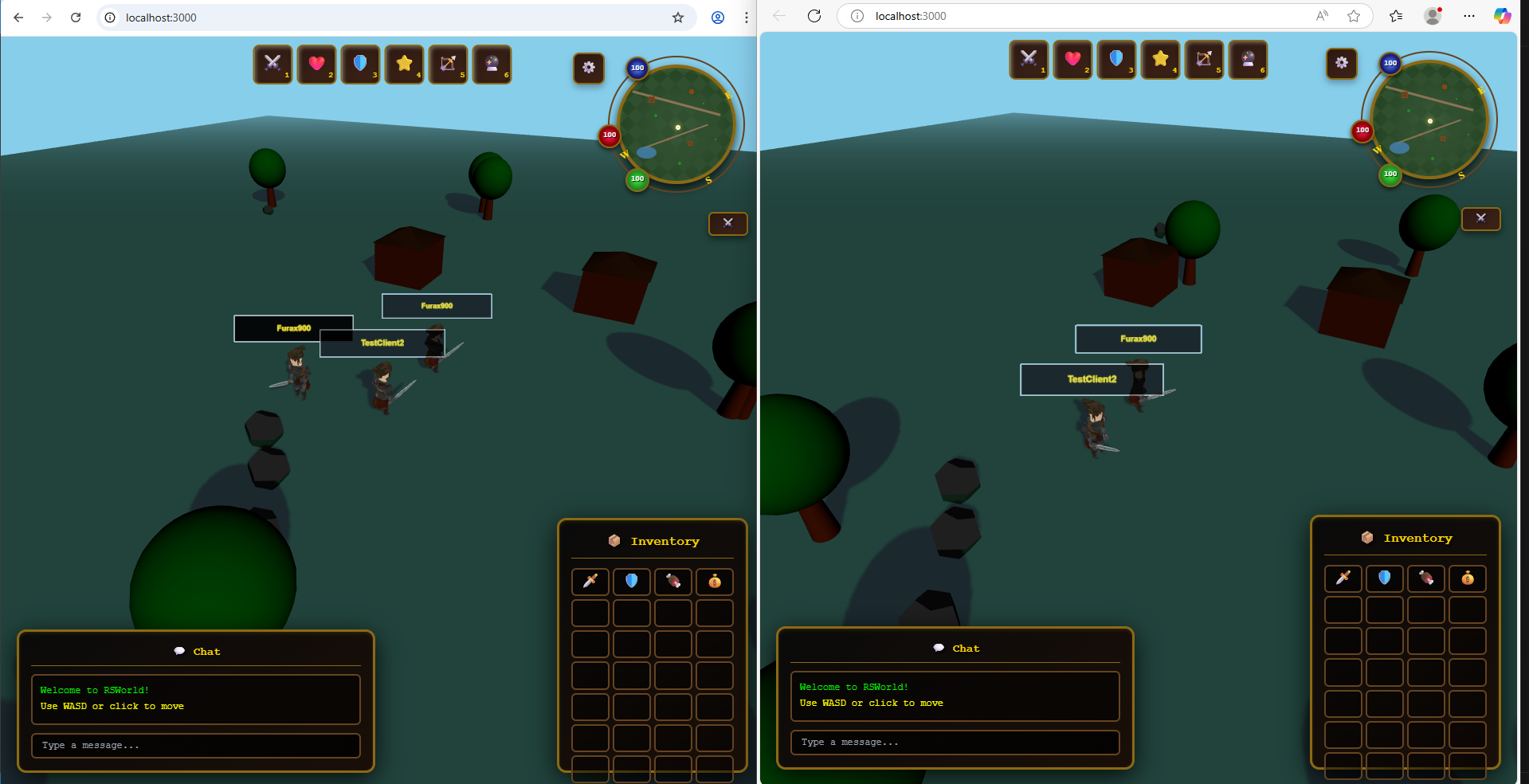
Task: Select the inventory shield item in Edge window
Action: (x=1385, y=578)
